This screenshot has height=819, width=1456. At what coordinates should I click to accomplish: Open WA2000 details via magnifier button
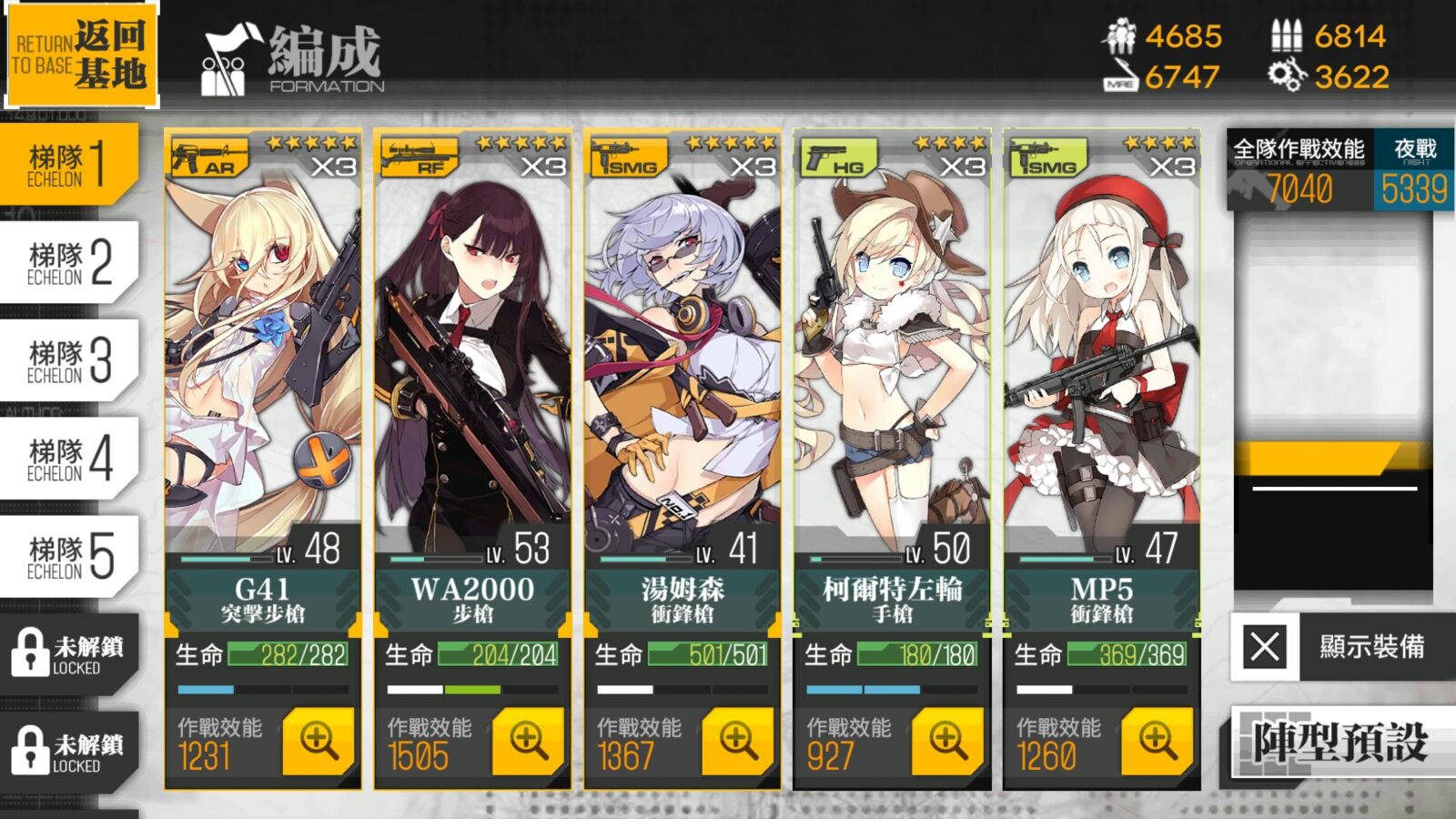[x=529, y=742]
